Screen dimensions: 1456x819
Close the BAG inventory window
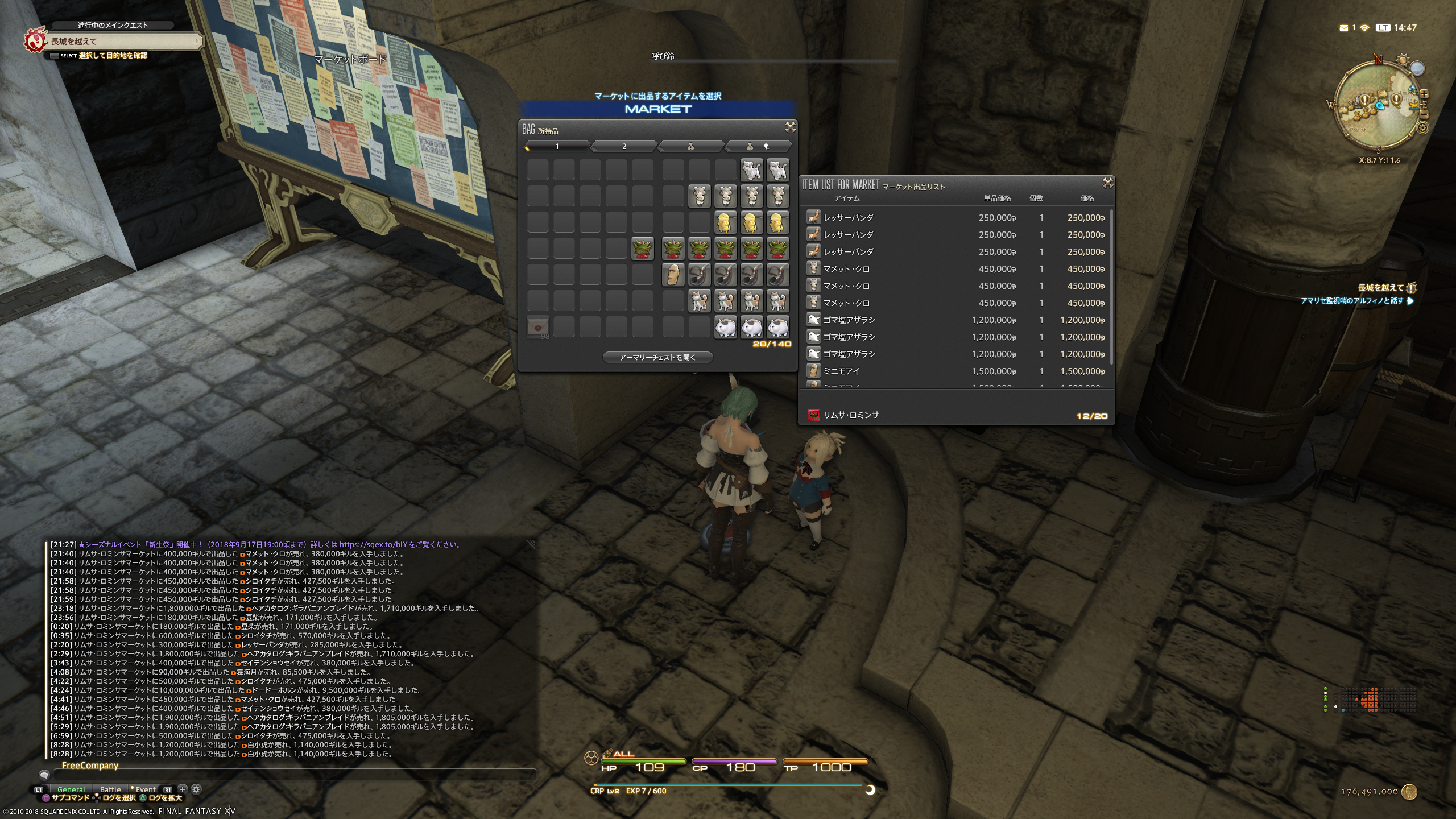[790, 127]
